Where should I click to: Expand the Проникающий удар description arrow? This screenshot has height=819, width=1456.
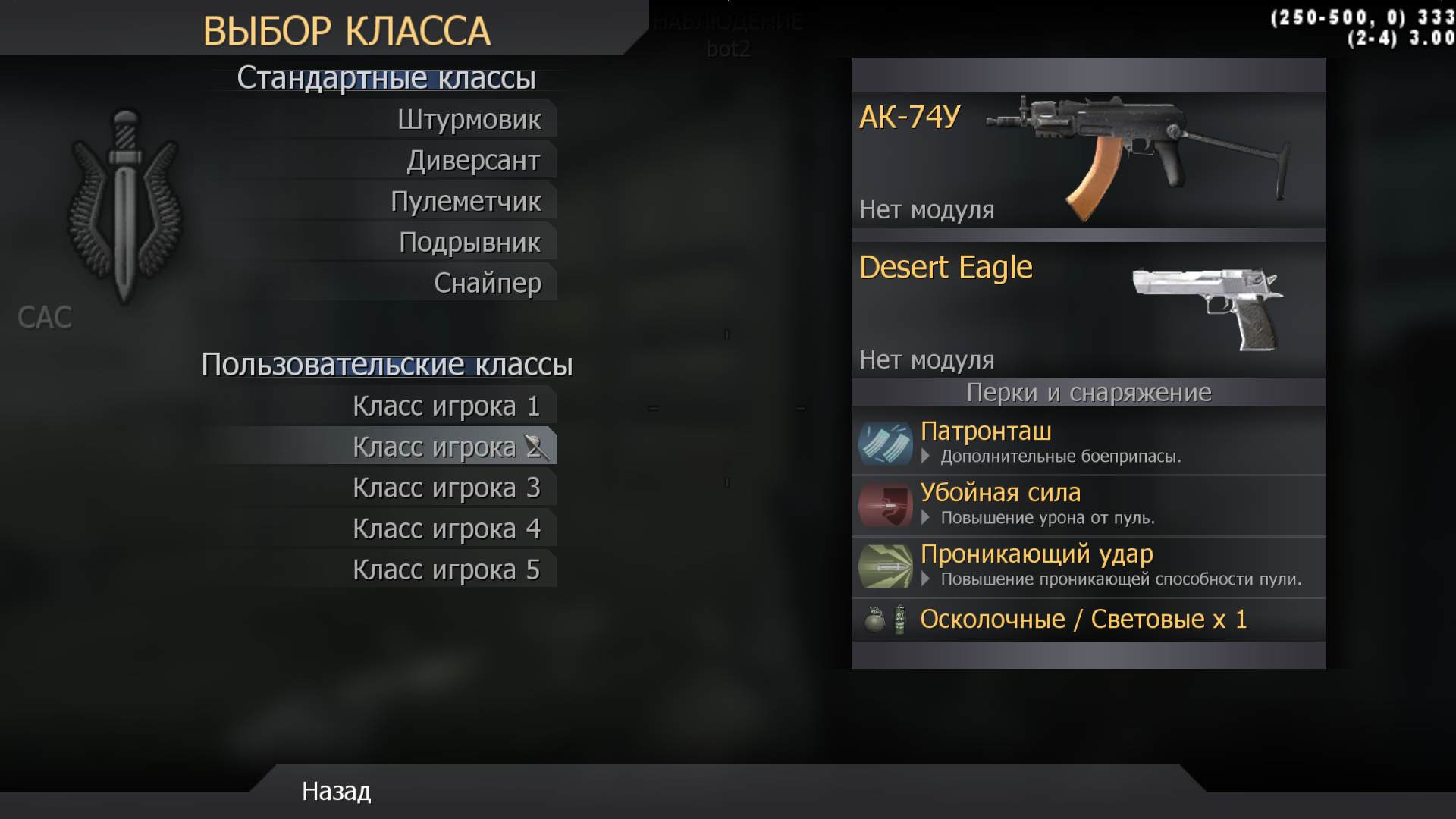tap(926, 578)
